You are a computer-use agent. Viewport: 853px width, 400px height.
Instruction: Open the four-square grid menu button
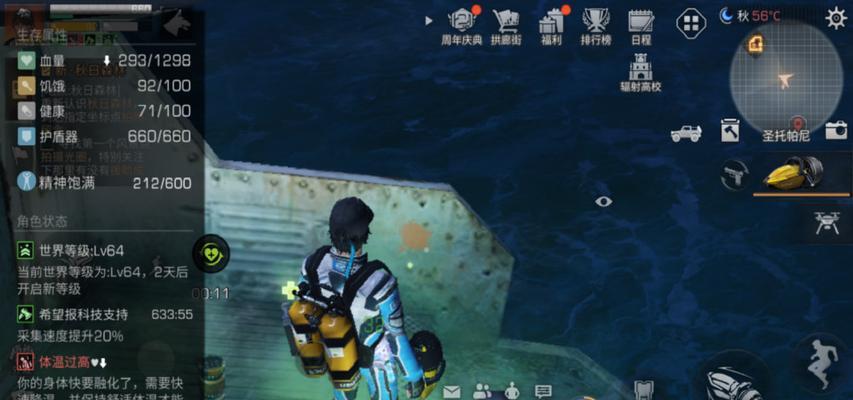[691, 22]
